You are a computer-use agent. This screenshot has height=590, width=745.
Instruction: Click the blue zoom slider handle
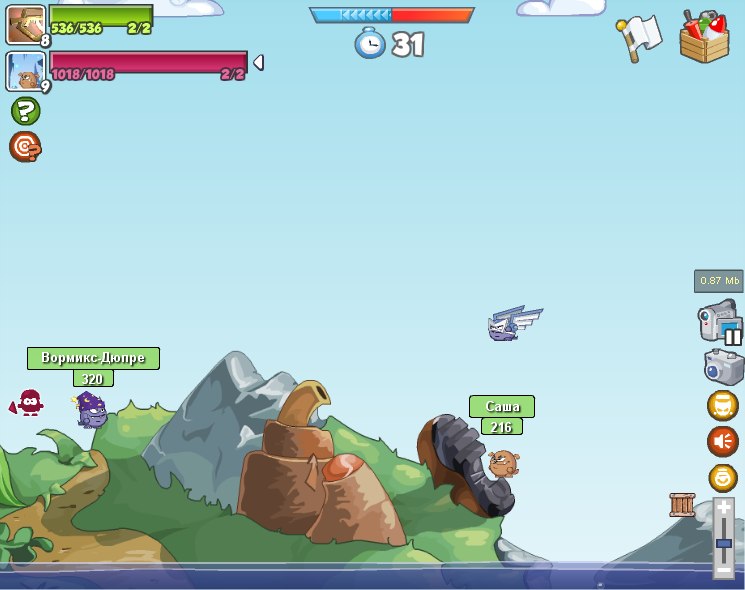pyautogui.click(x=724, y=543)
